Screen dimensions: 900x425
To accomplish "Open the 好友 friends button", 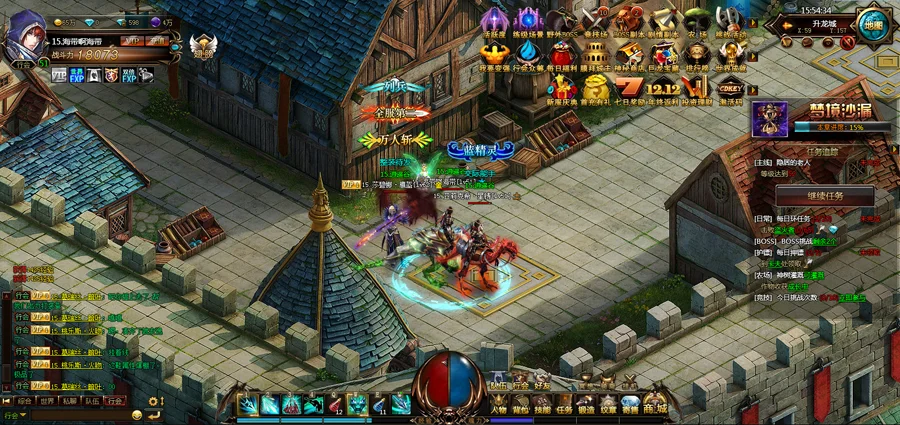I will 543,383.
